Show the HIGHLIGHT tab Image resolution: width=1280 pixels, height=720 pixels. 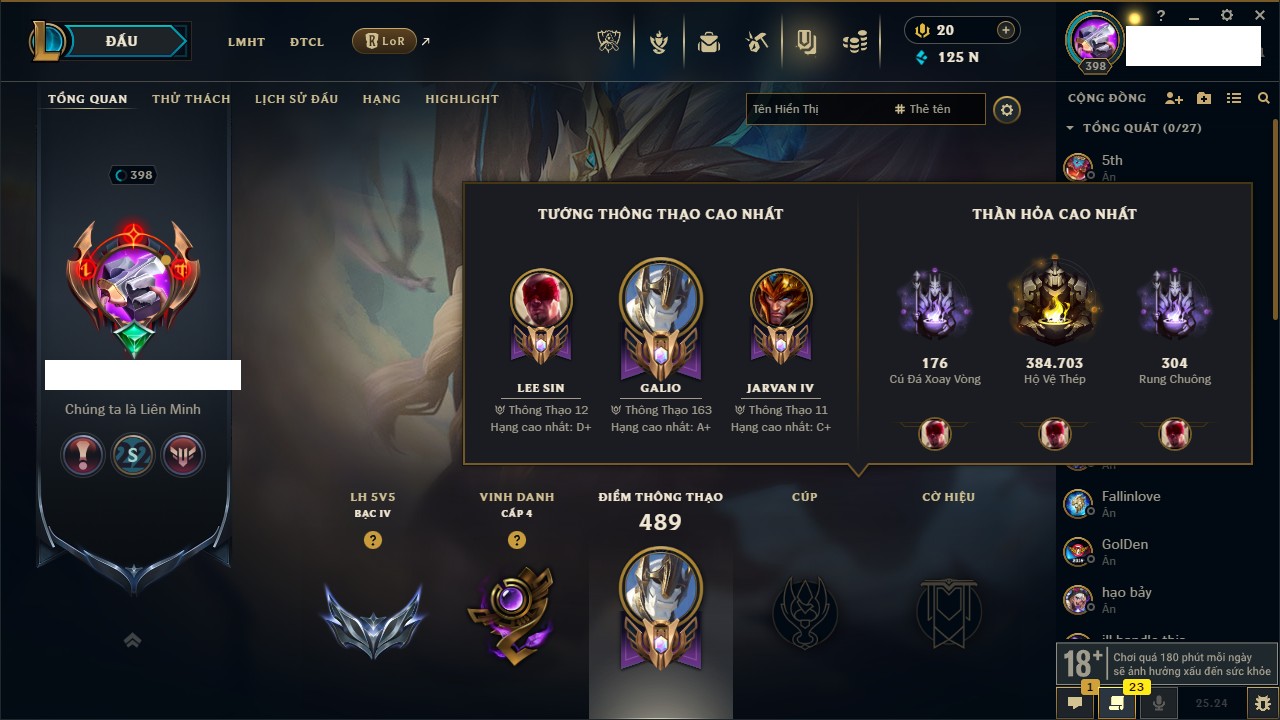coord(461,99)
